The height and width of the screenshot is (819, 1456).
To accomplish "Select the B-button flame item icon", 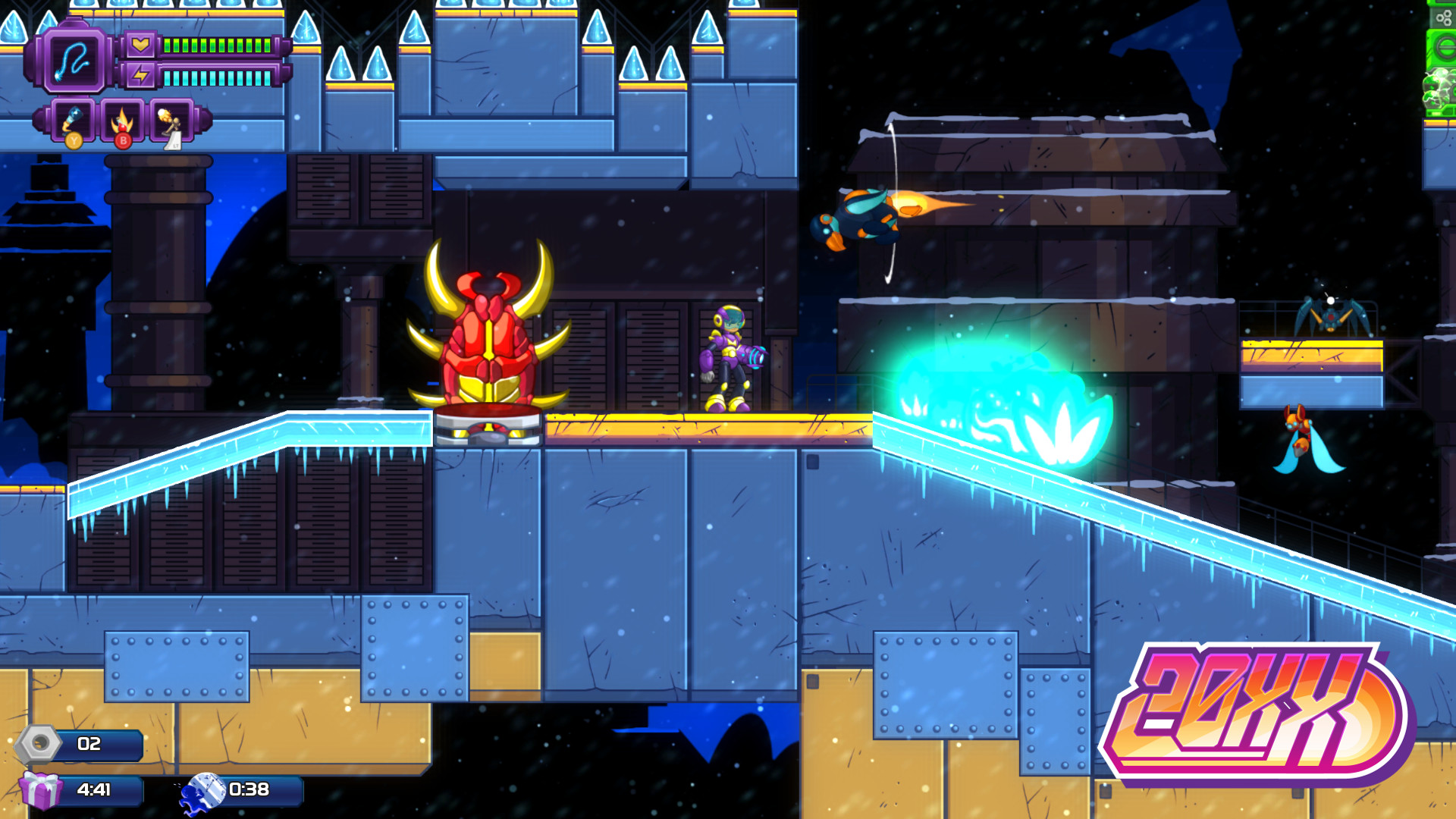I will 122,121.
